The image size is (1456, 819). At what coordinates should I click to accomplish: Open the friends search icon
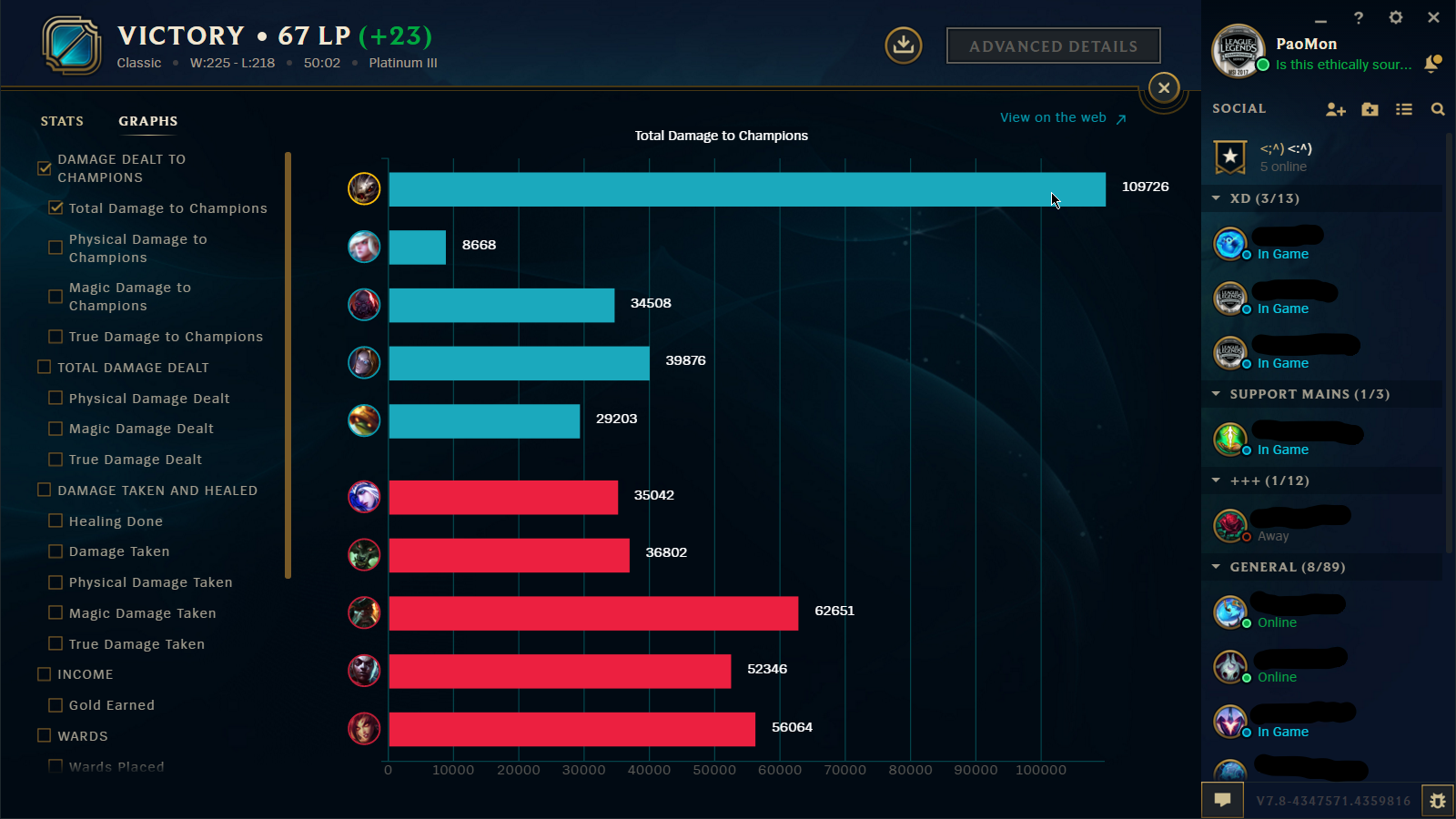coord(1438,108)
